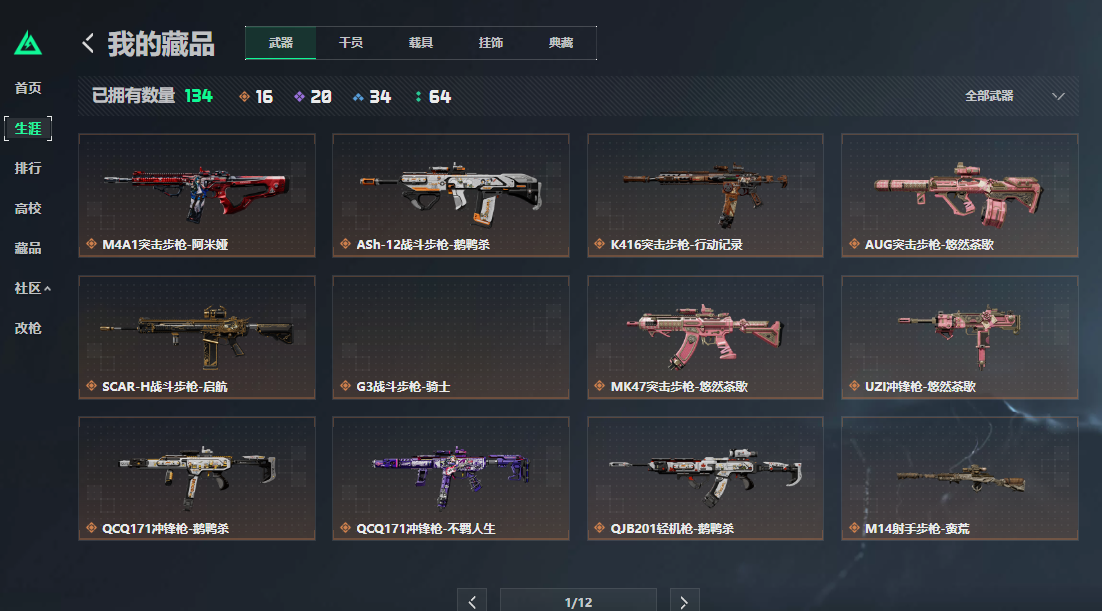Click the previous page arrow
Screen dimensions: 1102x611
472,601
